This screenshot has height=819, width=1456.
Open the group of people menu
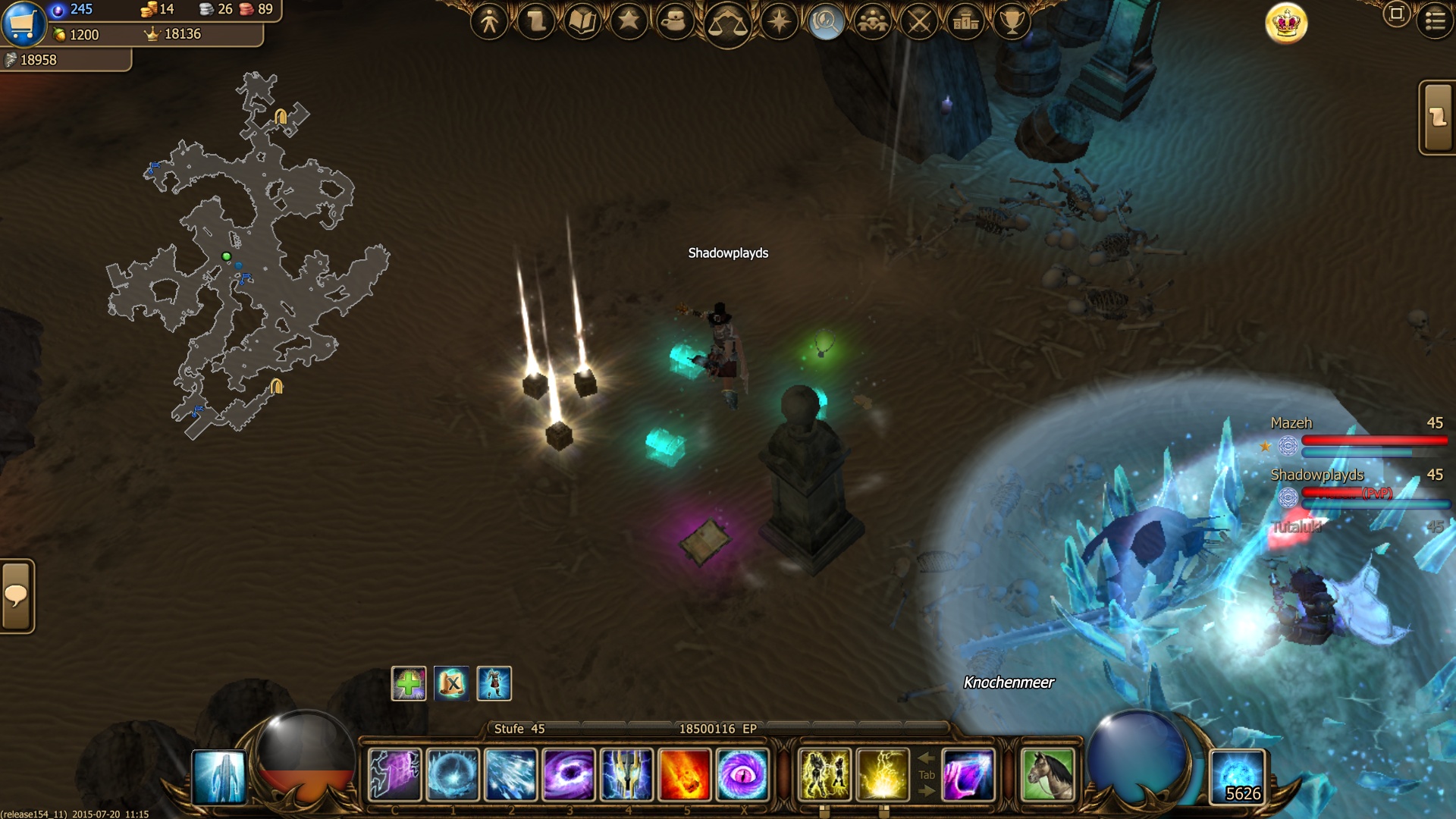[873, 21]
